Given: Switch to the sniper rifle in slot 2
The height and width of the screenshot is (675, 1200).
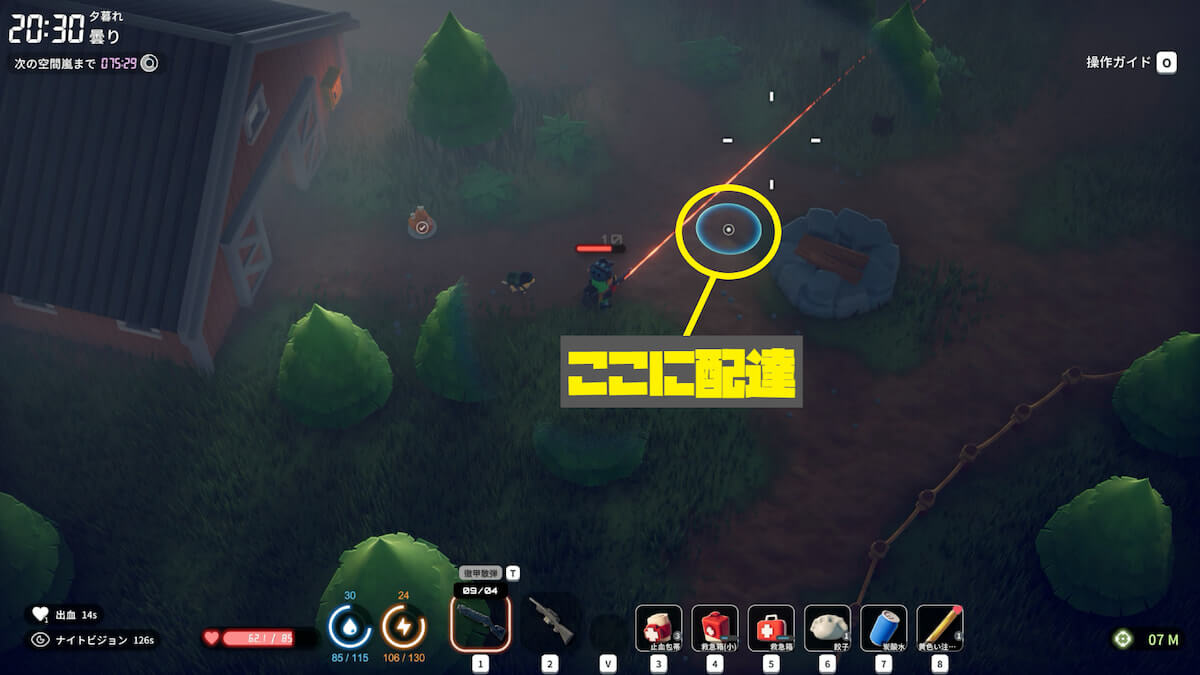Looking at the screenshot, I should pyautogui.click(x=550, y=622).
